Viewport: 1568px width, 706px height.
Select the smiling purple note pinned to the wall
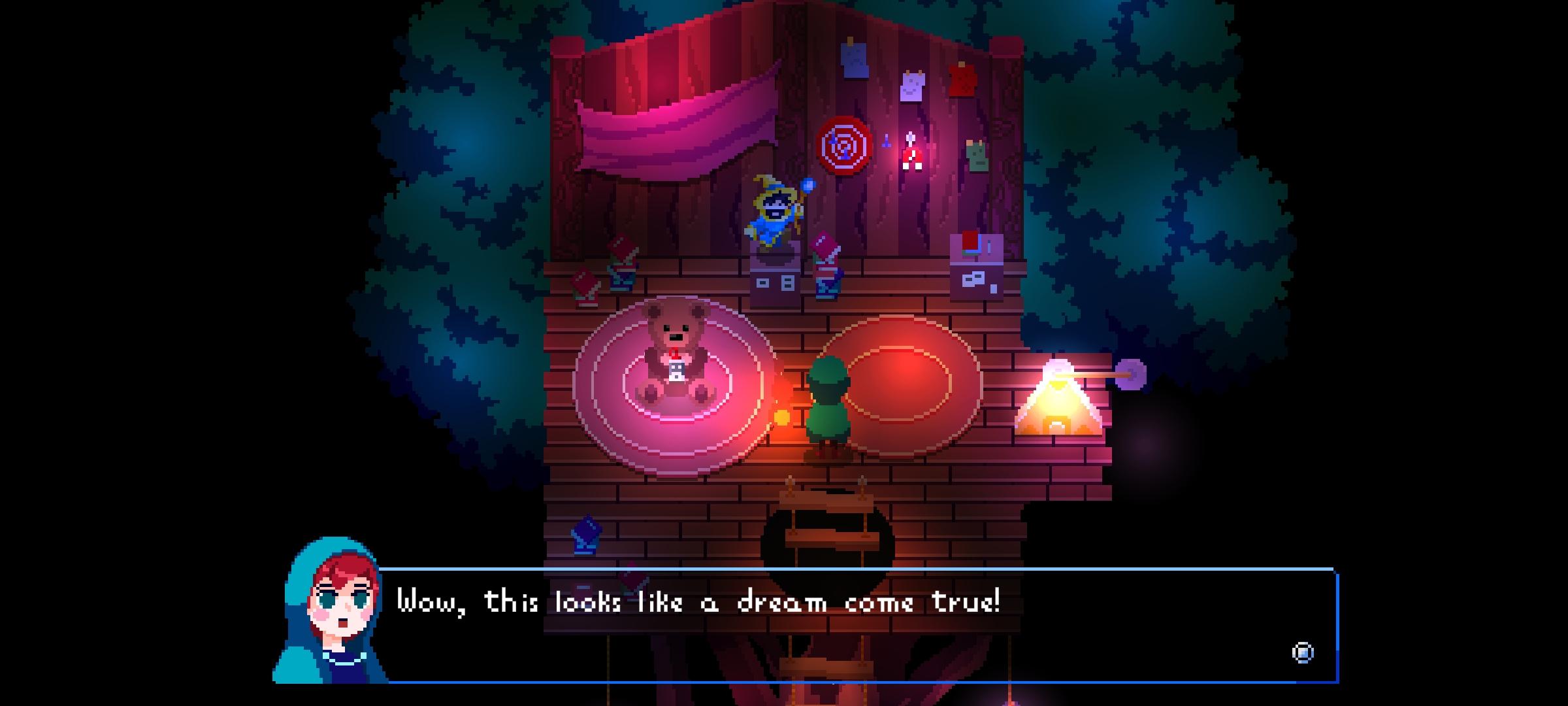click(911, 86)
